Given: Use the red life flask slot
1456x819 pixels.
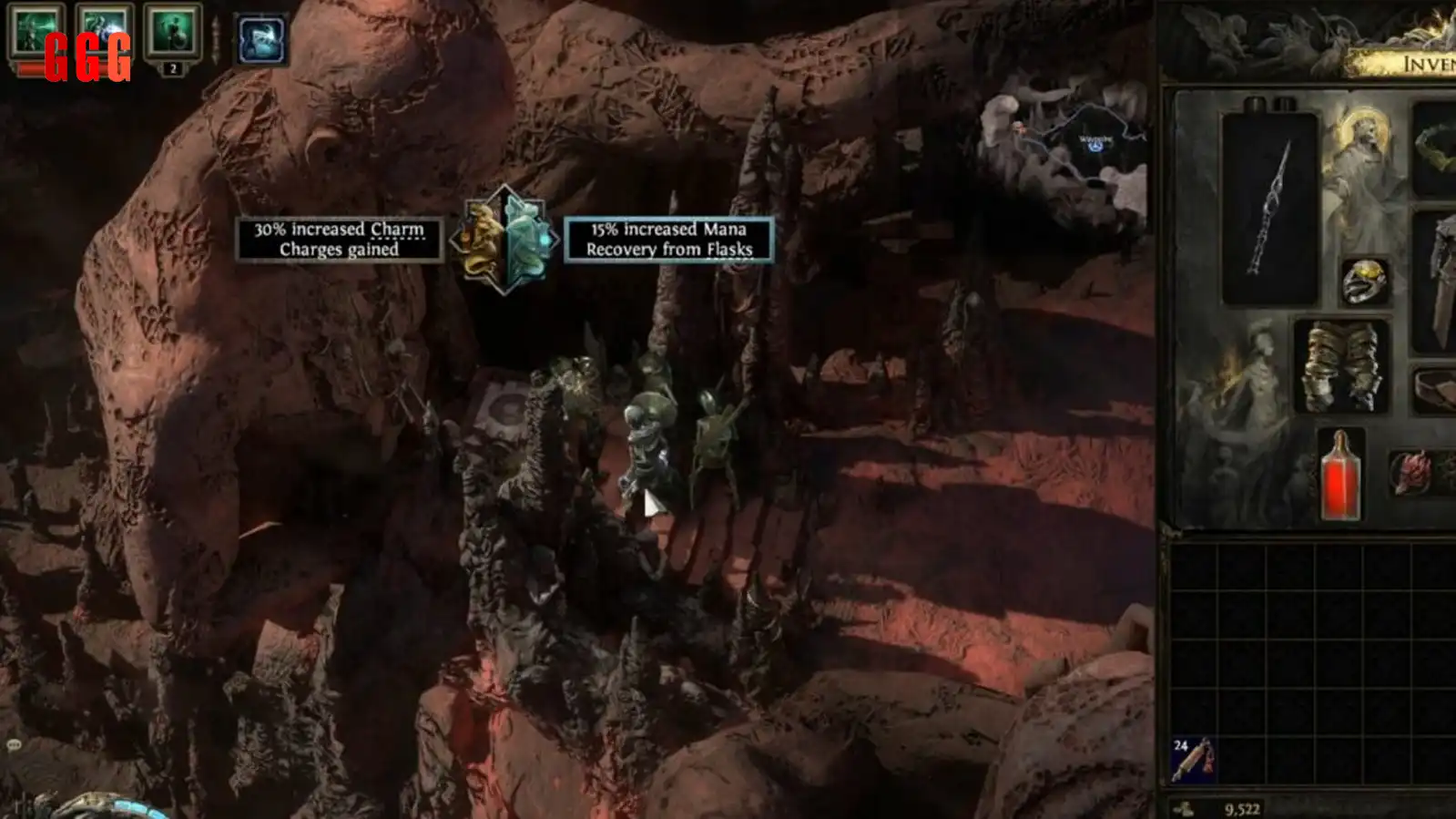Looking at the screenshot, I should point(1340,475).
